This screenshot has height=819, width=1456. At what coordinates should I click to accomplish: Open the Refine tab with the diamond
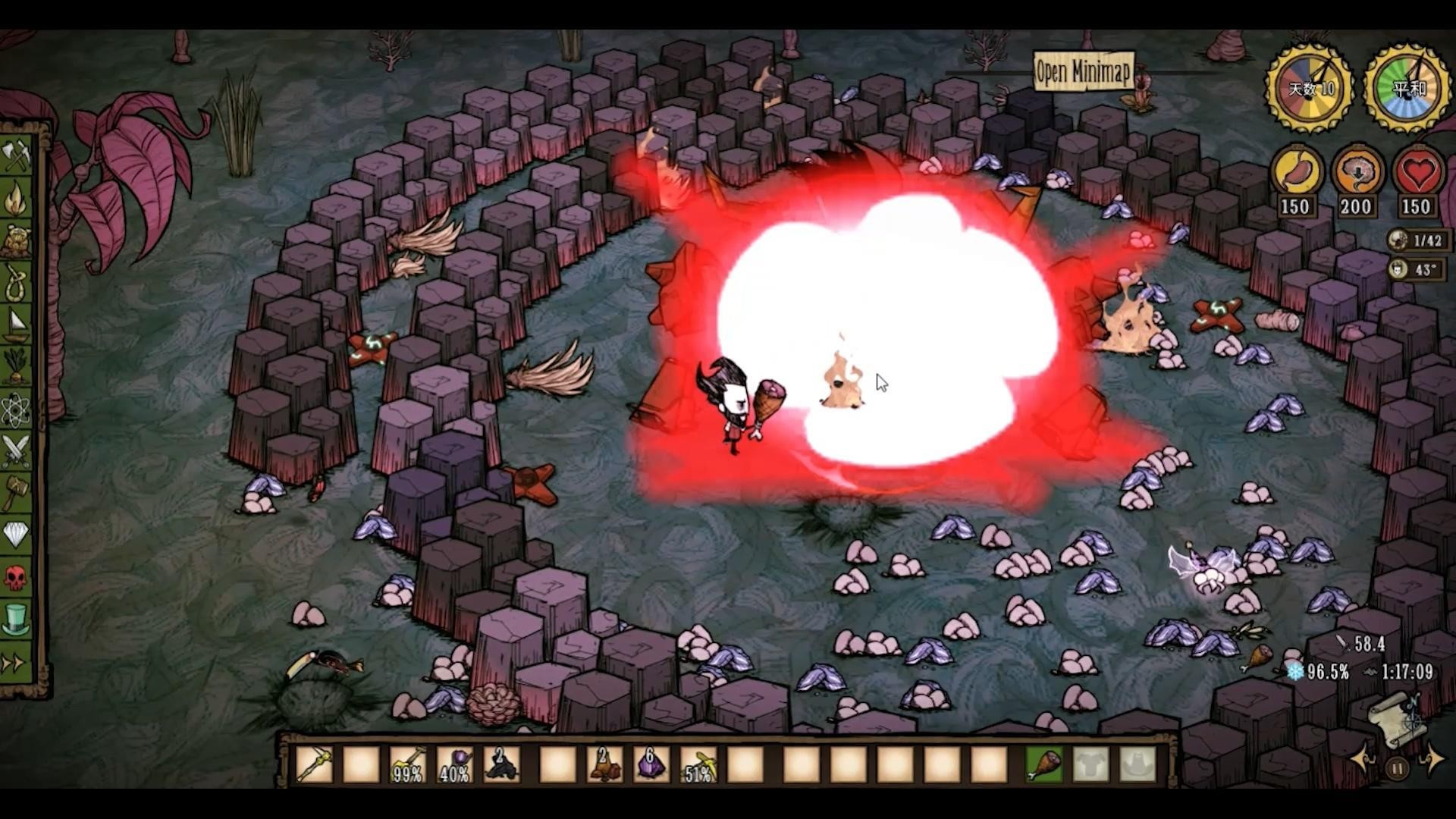[16, 535]
